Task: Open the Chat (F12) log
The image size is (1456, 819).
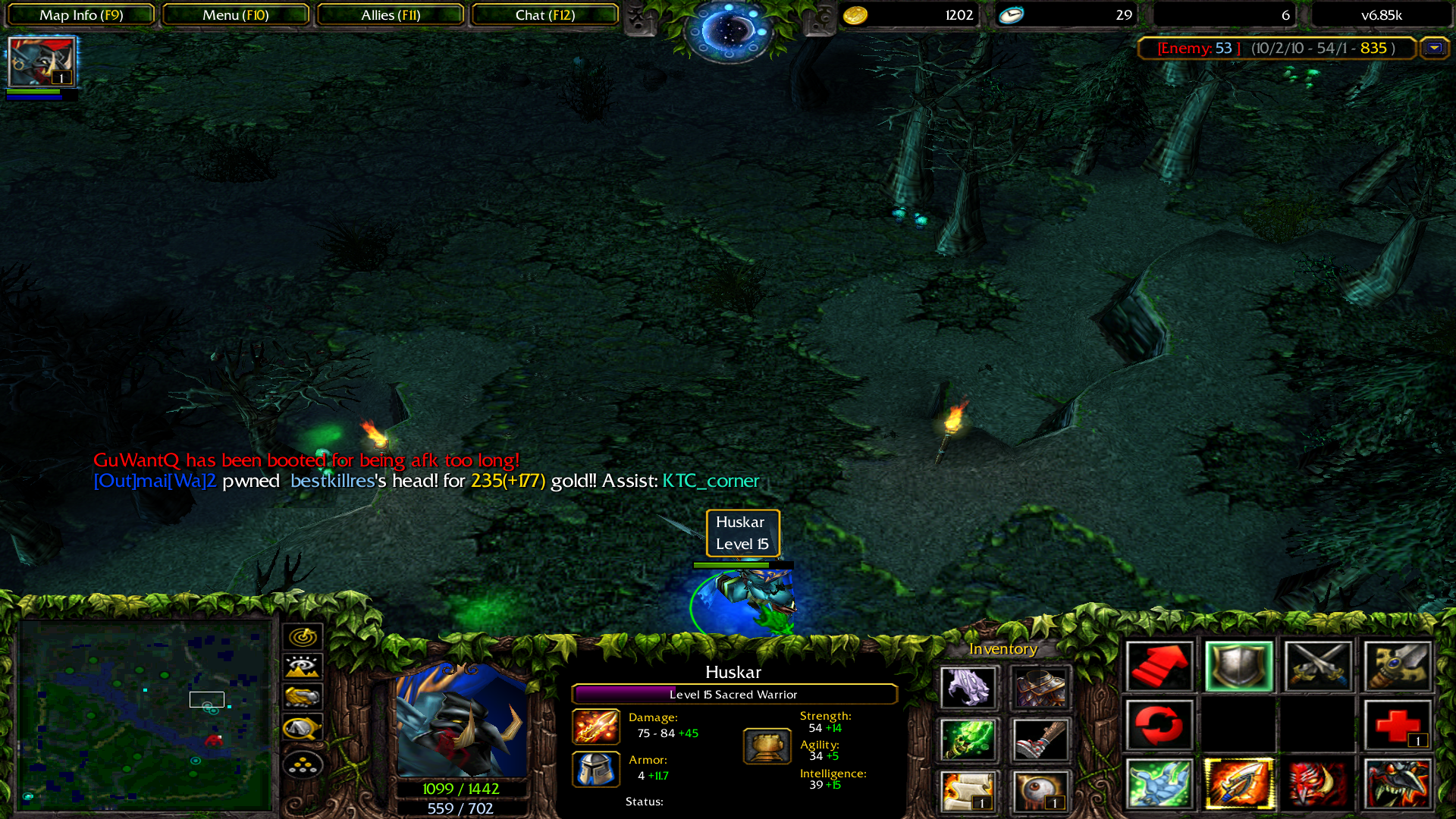Action: [x=544, y=15]
